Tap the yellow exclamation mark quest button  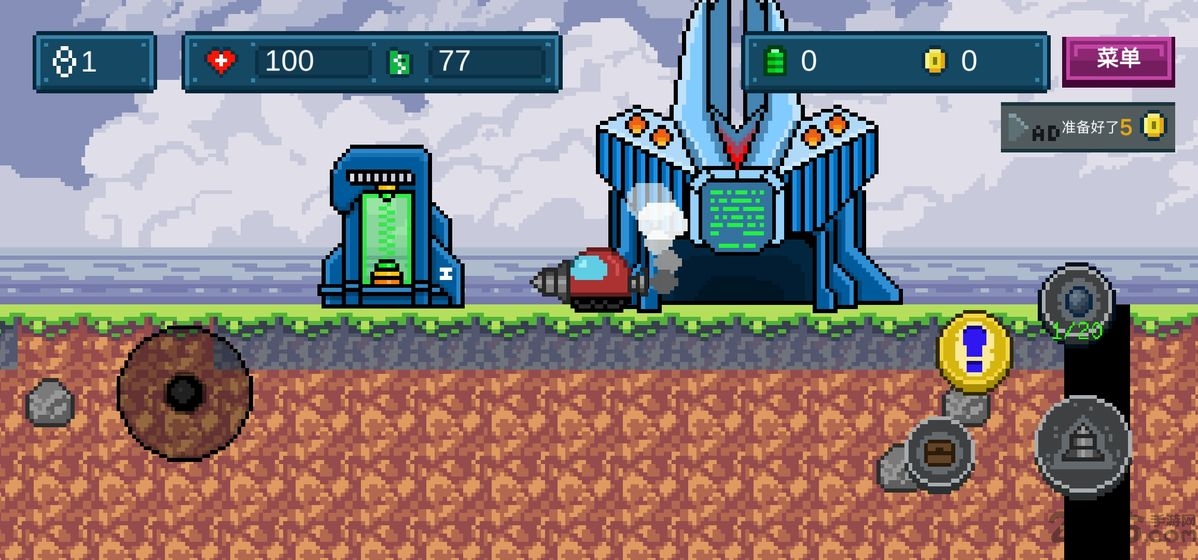974,352
